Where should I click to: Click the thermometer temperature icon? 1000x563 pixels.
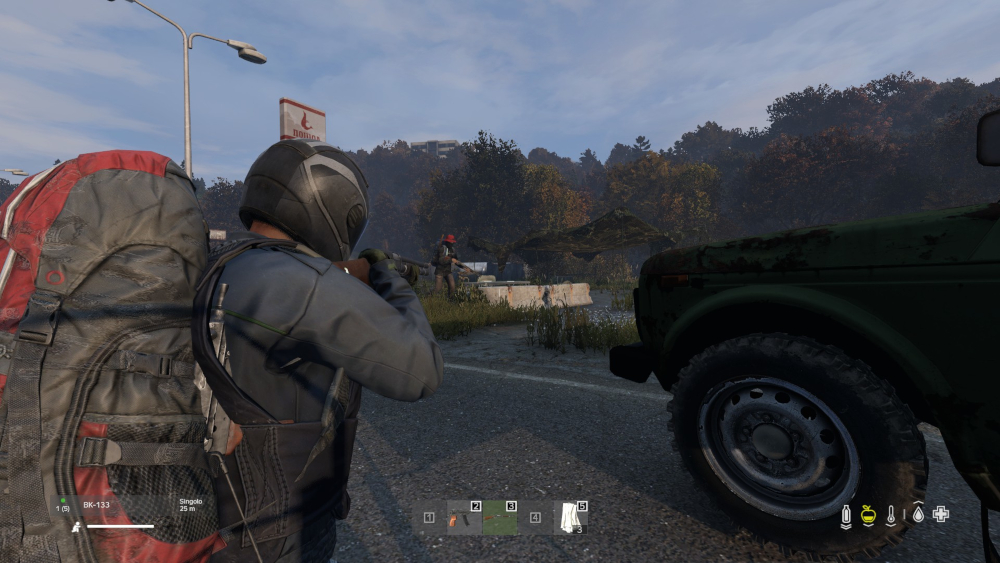[891, 515]
